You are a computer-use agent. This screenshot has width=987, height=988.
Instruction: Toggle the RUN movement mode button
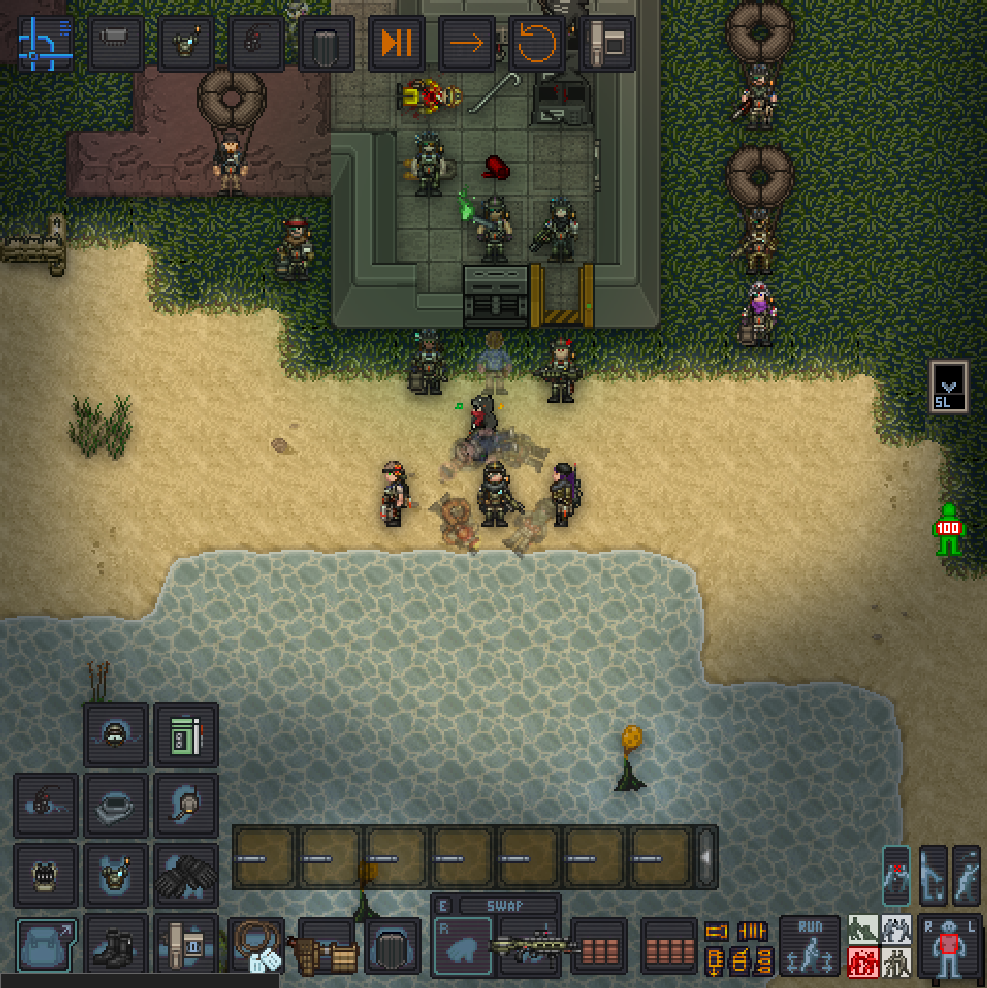(x=810, y=945)
